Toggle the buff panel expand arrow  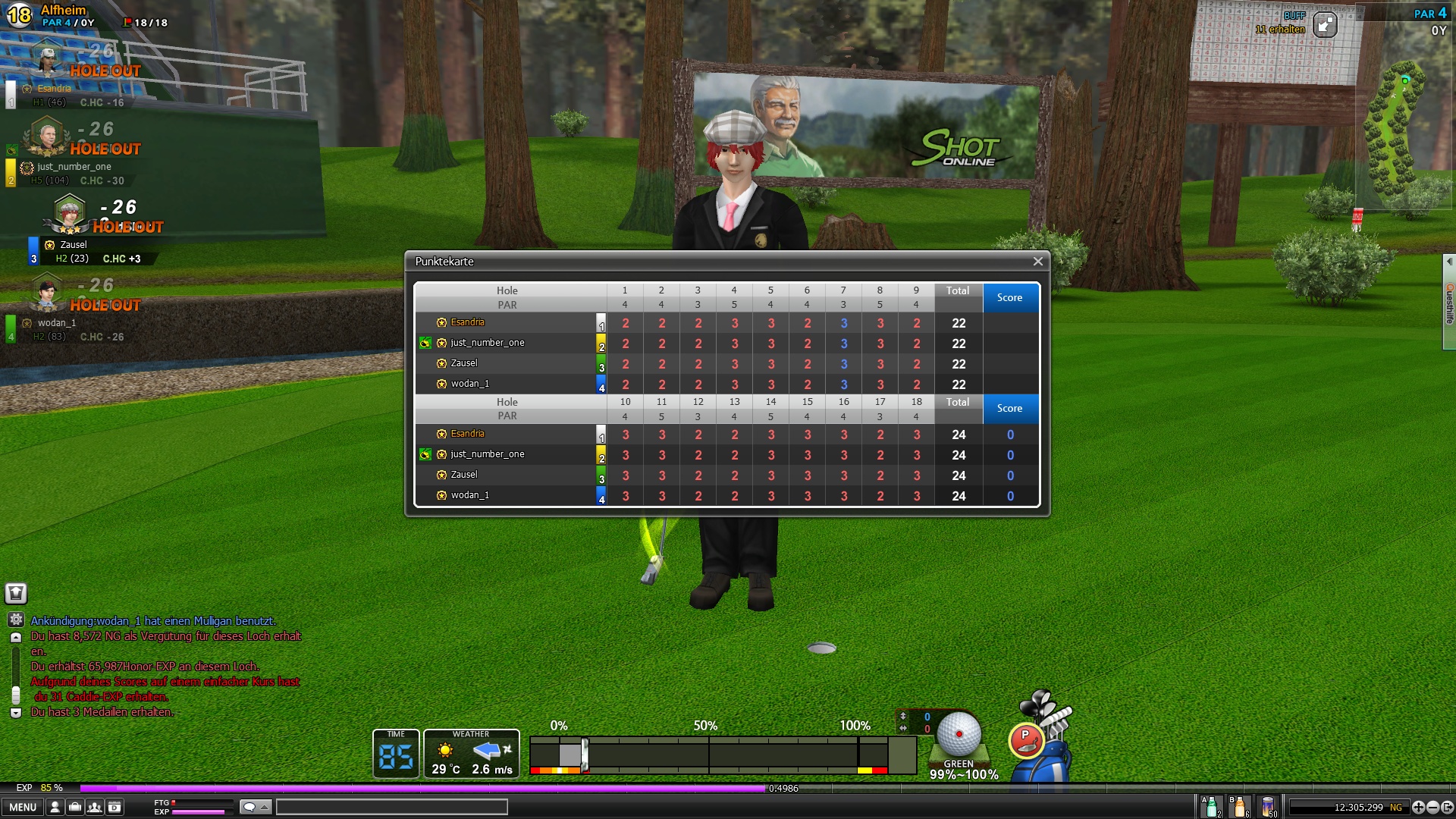point(1325,26)
